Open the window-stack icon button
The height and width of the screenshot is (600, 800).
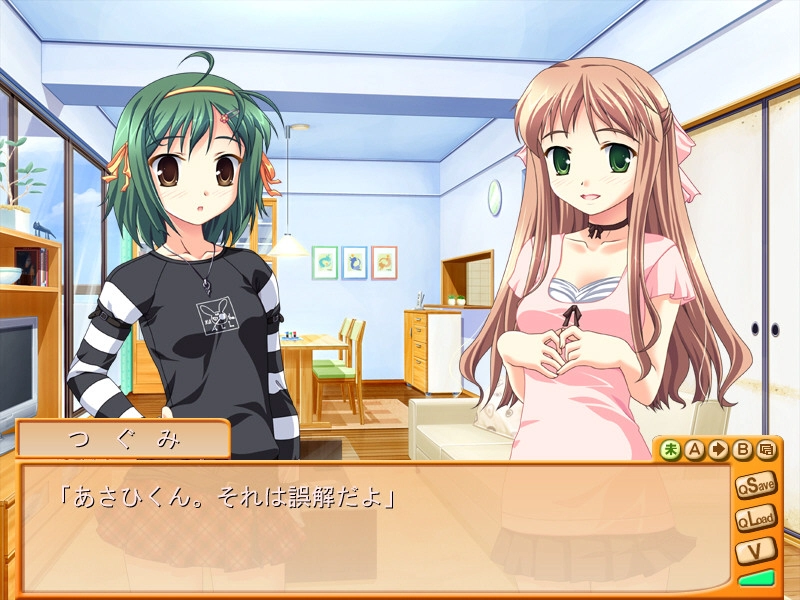pos(766,449)
